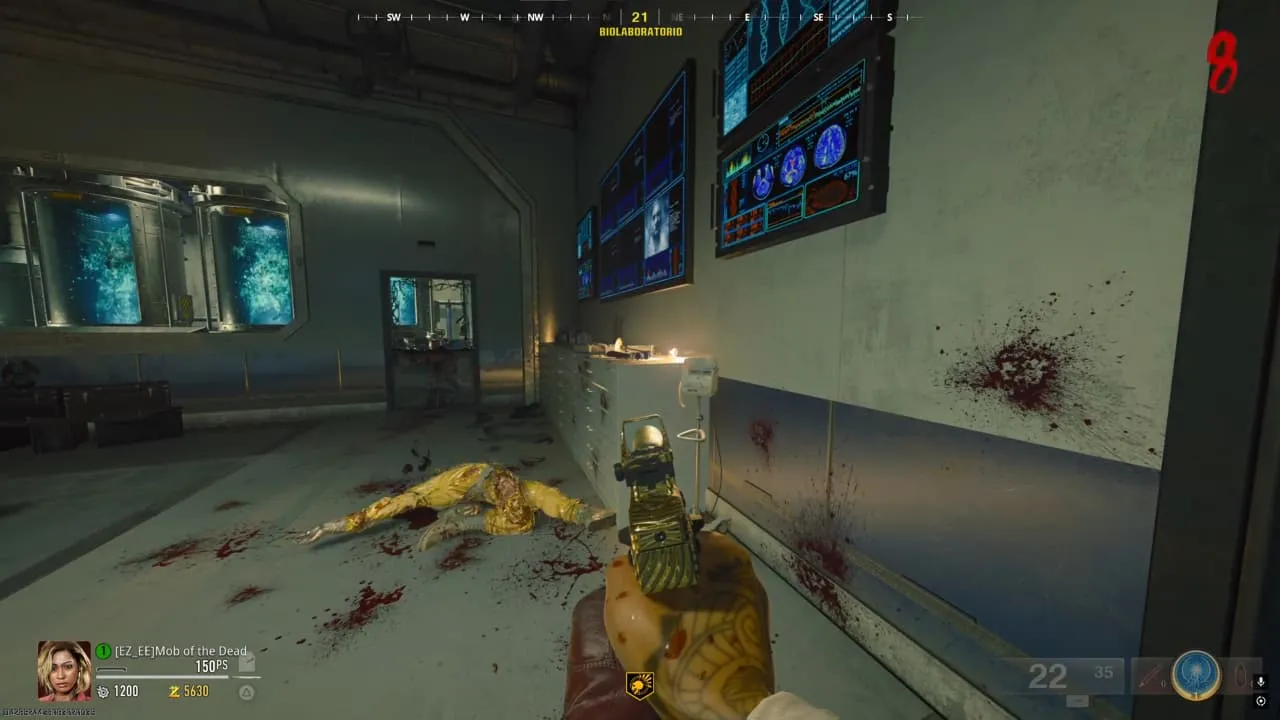This screenshot has width=1280, height=720.
Task: Select the lethal grenade slot
Action: 1239,675
